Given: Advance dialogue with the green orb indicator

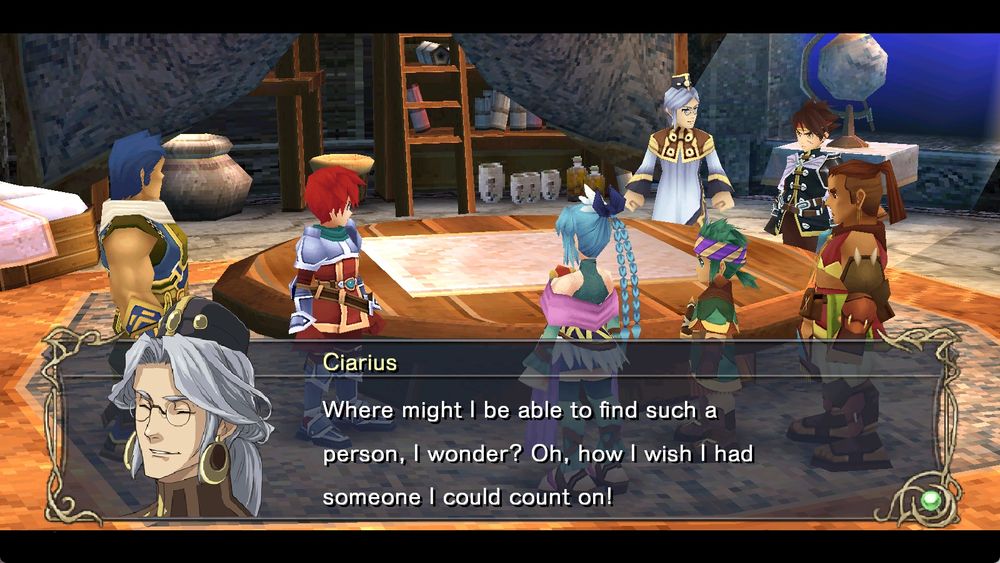Looking at the screenshot, I should coord(932,499).
